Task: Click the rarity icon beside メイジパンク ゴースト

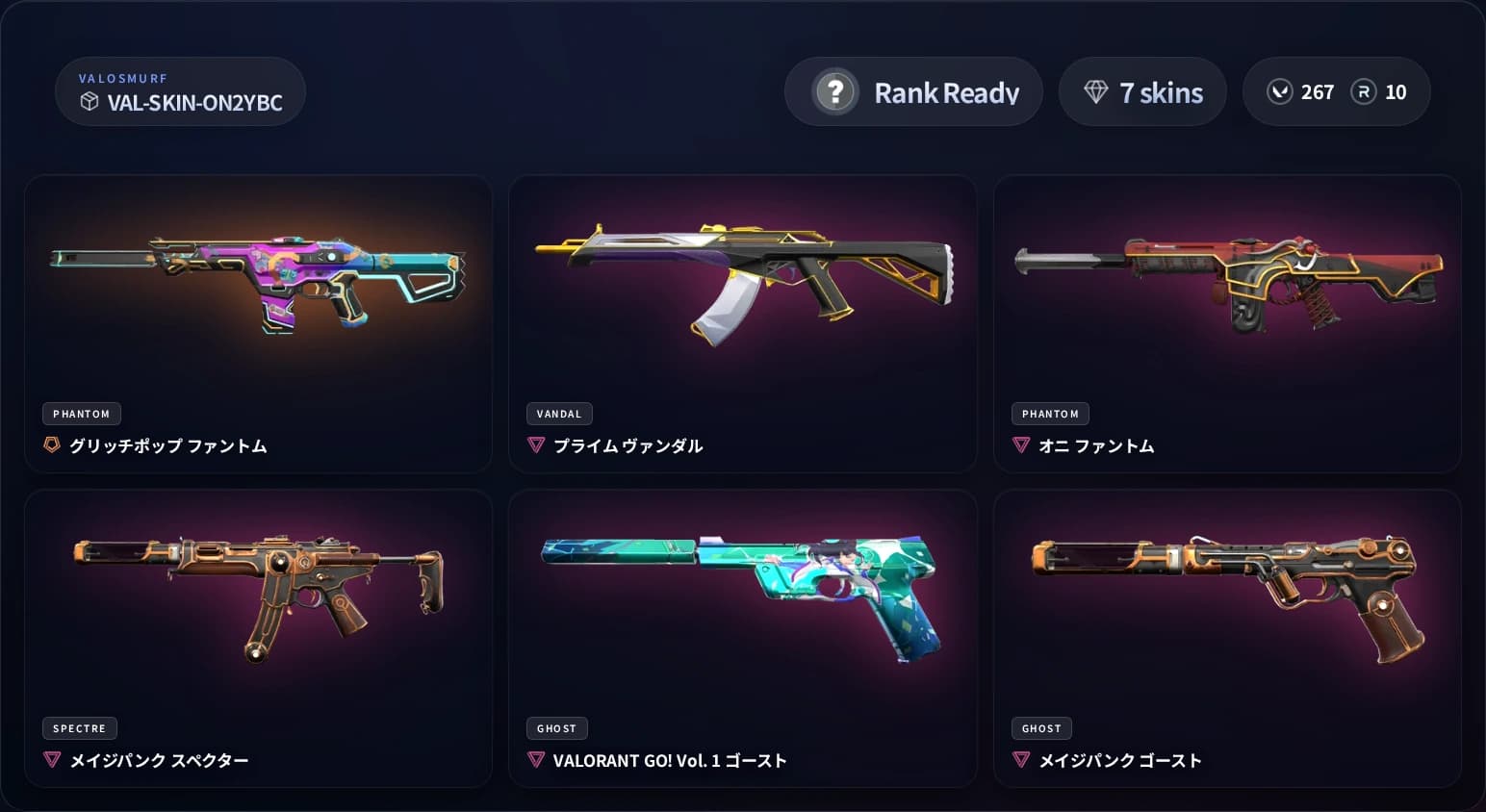Action: click(x=1021, y=759)
